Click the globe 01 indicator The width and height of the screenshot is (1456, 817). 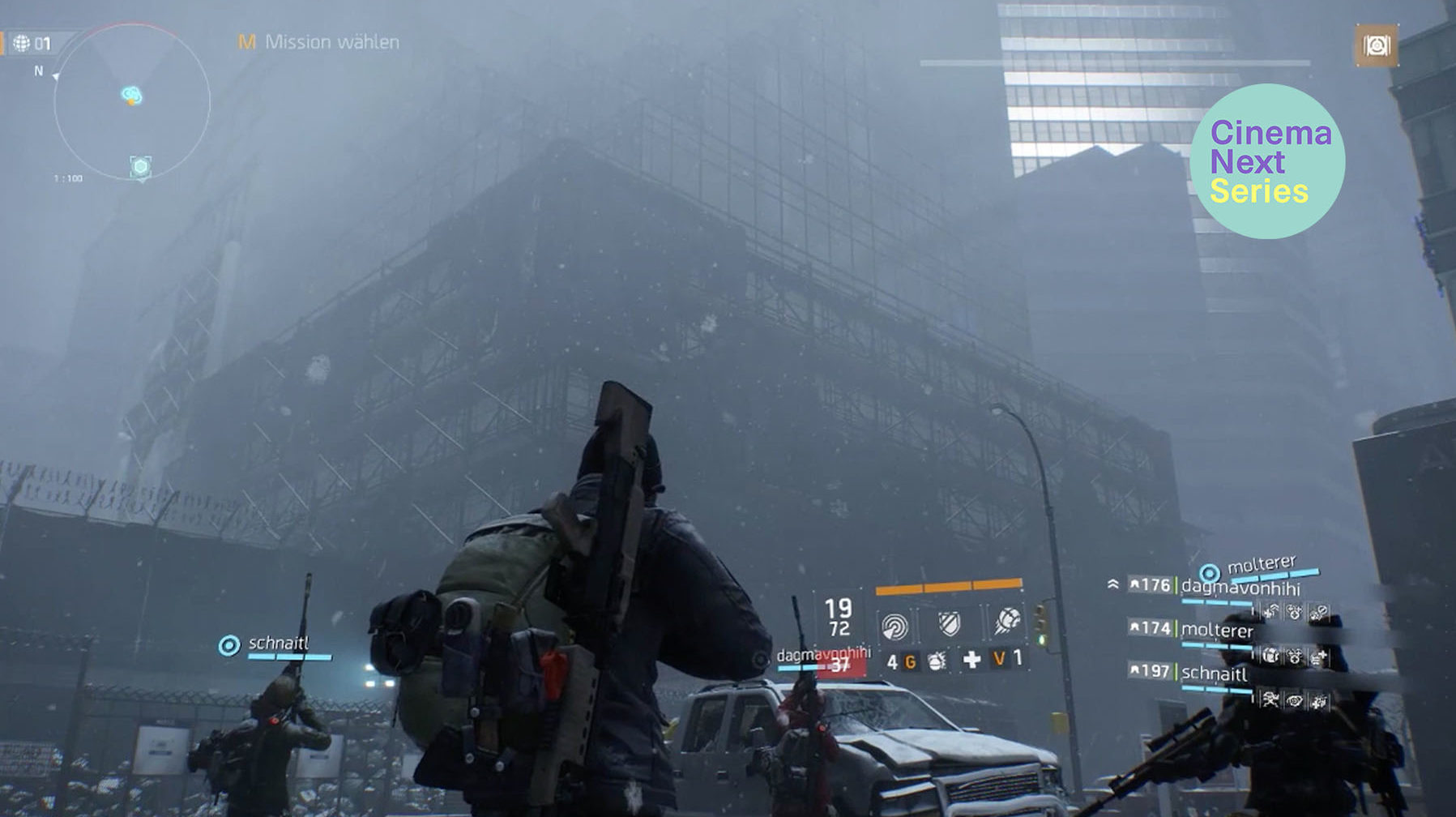[x=32, y=43]
